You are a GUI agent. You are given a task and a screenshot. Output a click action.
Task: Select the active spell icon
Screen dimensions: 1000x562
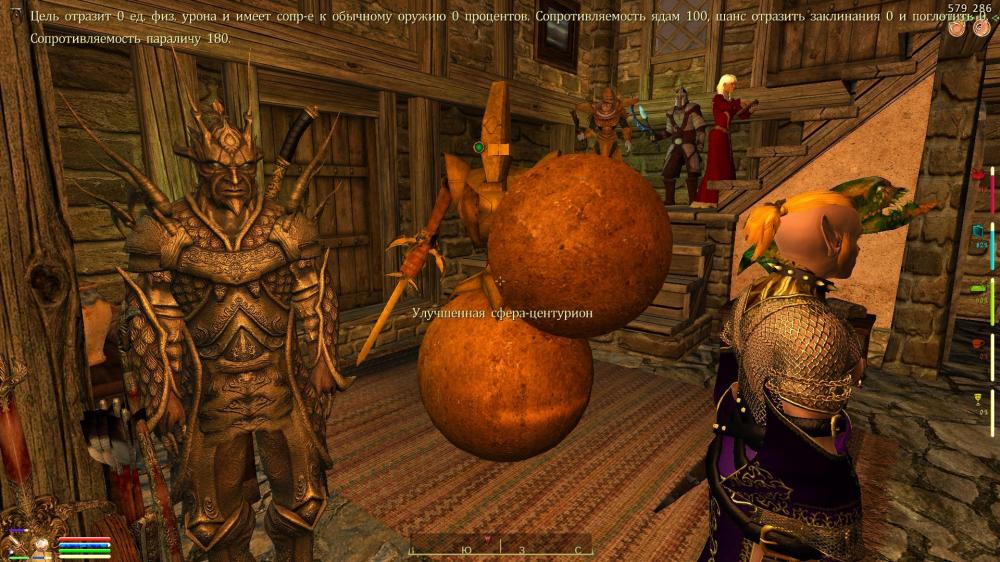coord(42,546)
